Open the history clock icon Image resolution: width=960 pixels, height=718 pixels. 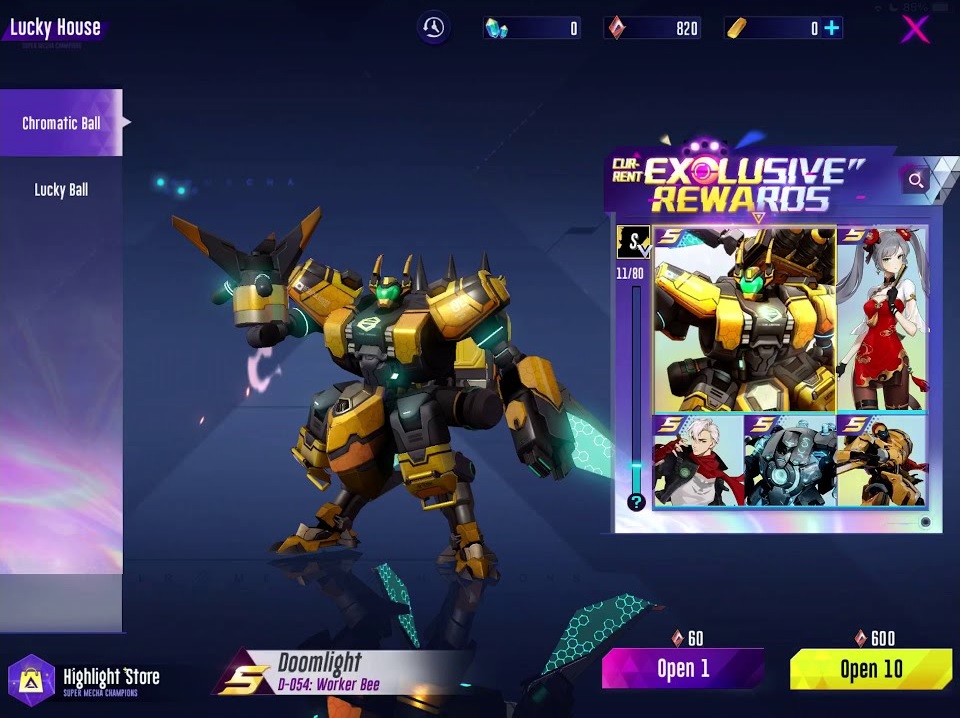click(433, 28)
